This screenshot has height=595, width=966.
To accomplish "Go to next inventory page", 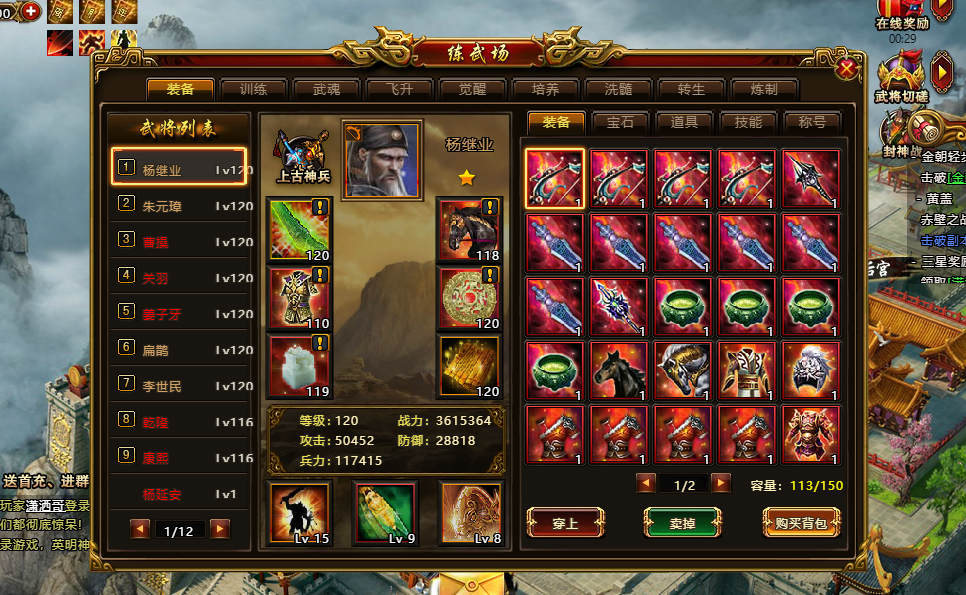I will tap(720, 484).
